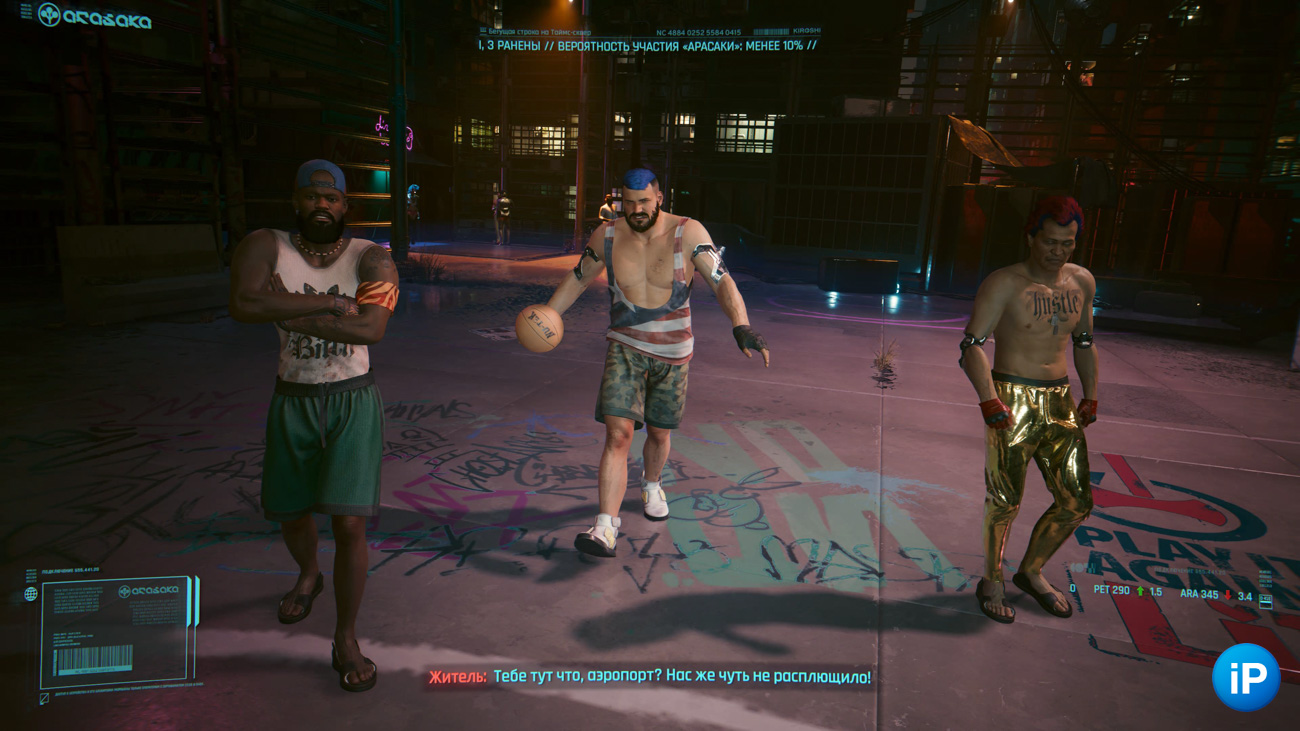This screenshot has height=731, width=1300.
Task: Click the blue iP watermark badge
Action: click(x=1245, y=678)
